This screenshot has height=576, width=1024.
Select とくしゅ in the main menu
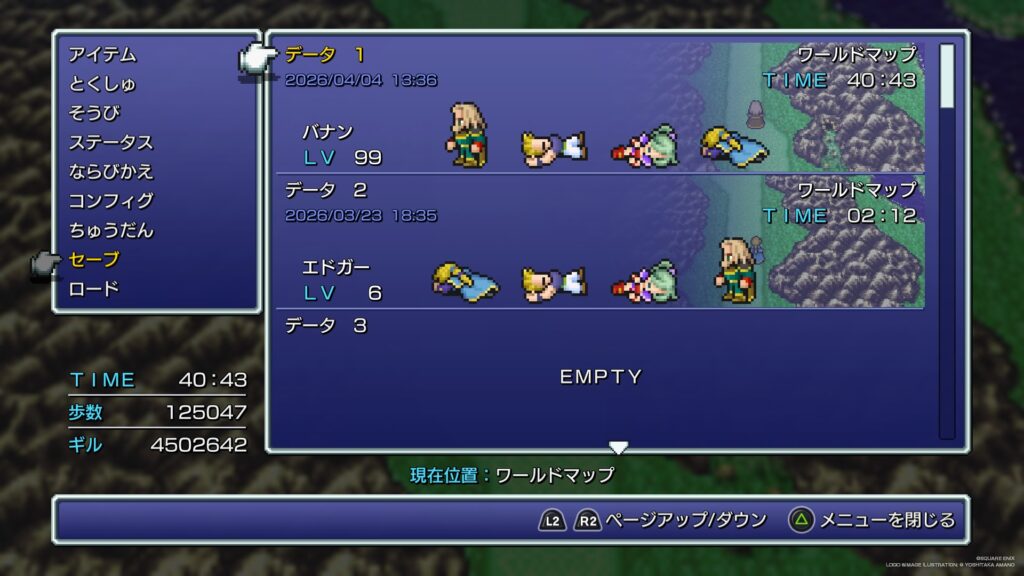tap(102, 84)
